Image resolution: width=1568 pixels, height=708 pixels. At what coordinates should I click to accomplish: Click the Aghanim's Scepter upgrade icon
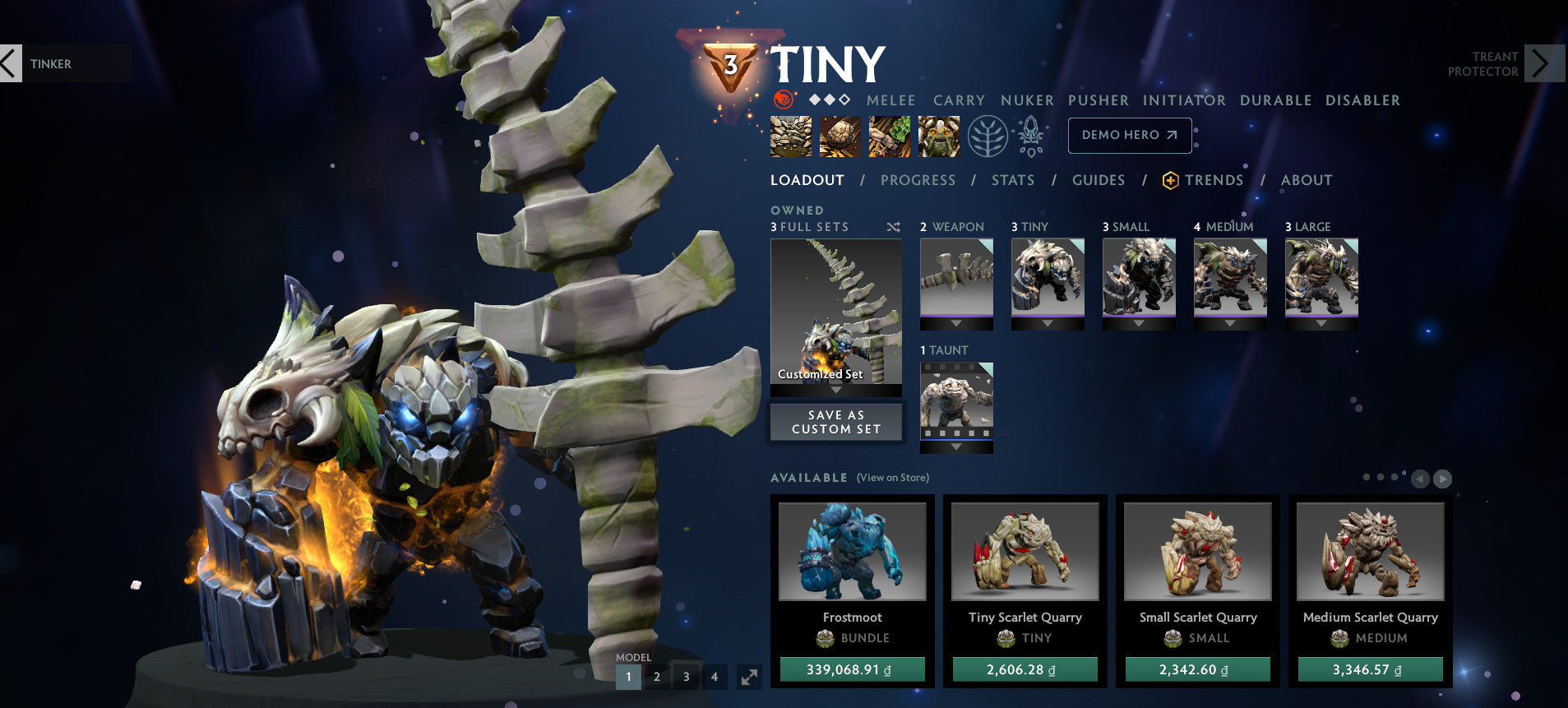1029,137
